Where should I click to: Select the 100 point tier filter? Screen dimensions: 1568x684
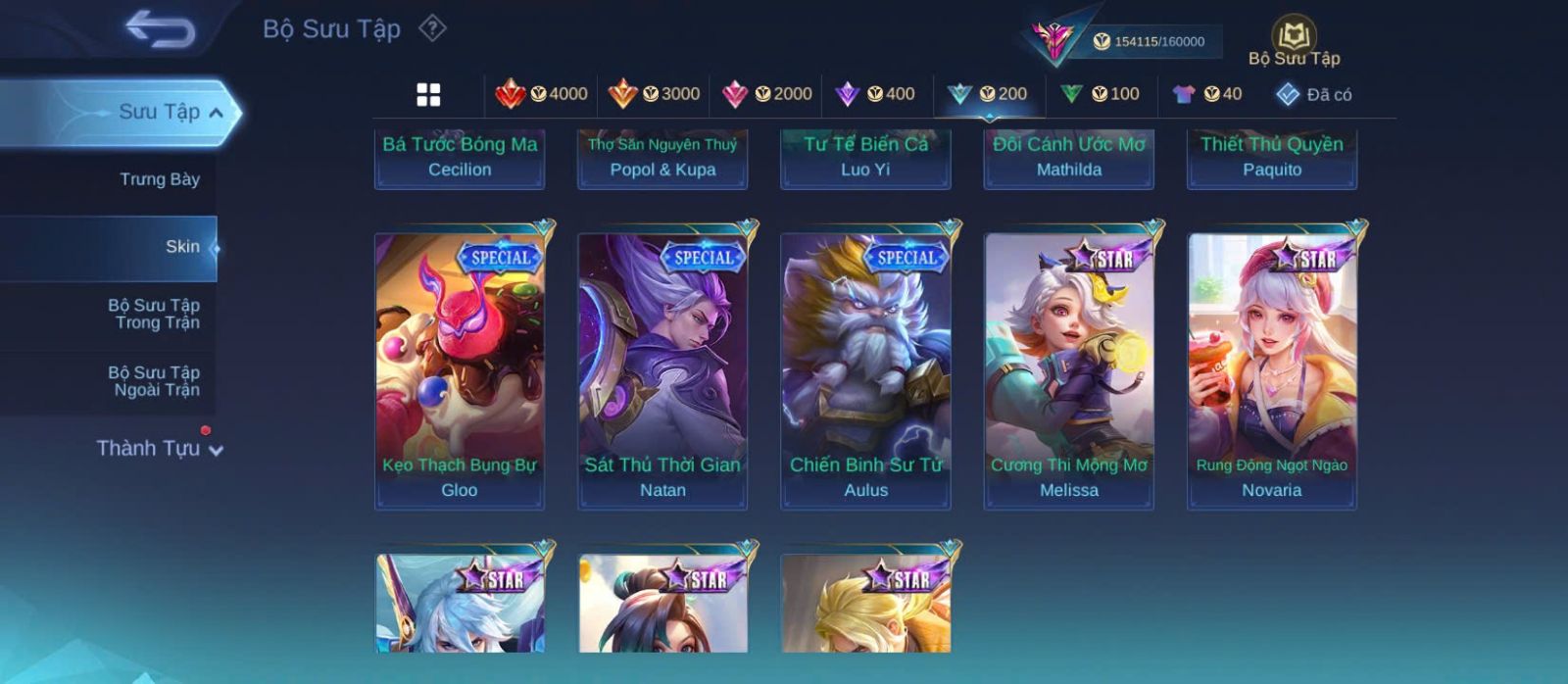pyautogui.click(x=1100, y=94)
